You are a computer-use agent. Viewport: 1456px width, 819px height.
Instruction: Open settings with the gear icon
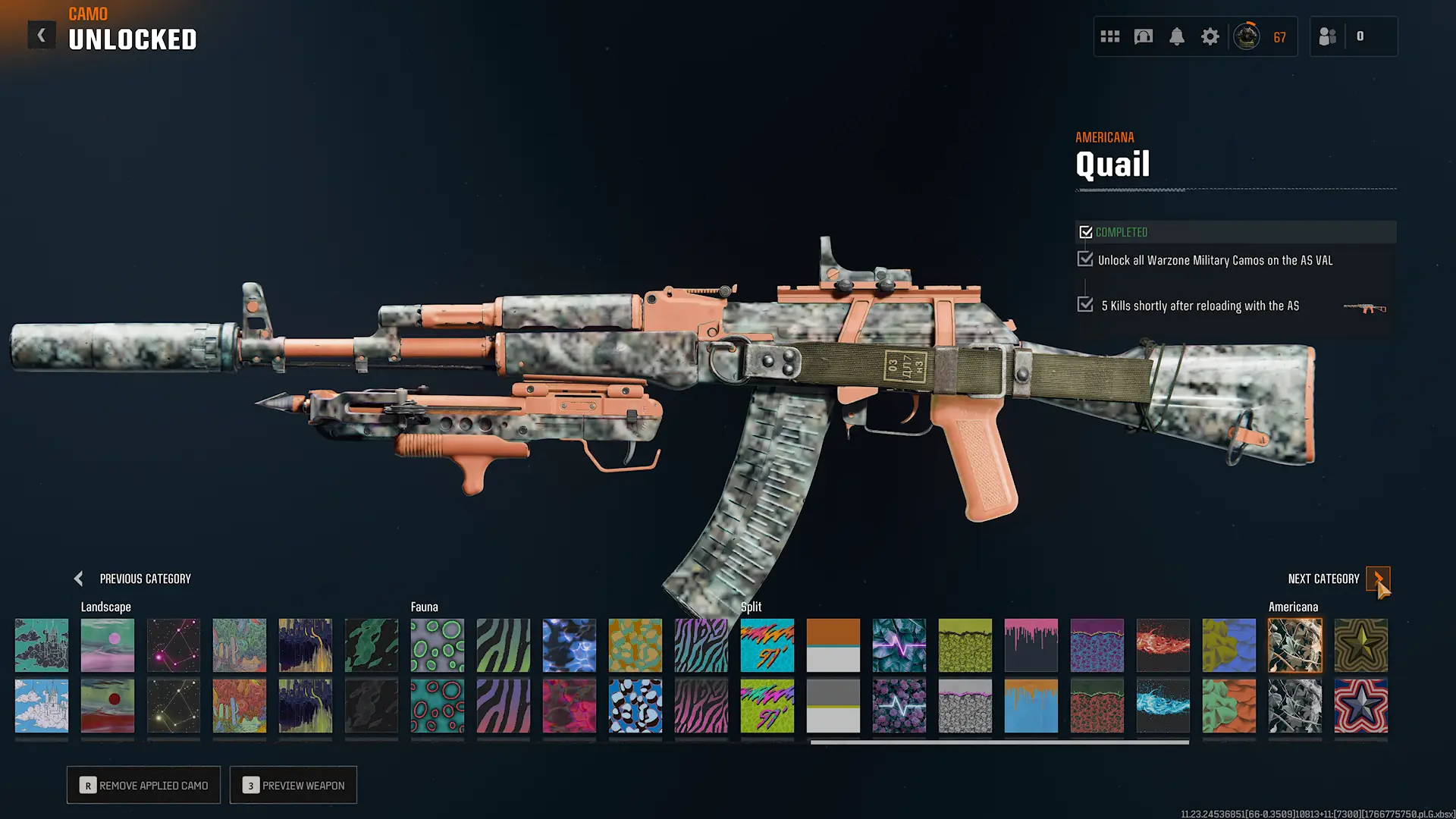click(x=1210, y=36)
